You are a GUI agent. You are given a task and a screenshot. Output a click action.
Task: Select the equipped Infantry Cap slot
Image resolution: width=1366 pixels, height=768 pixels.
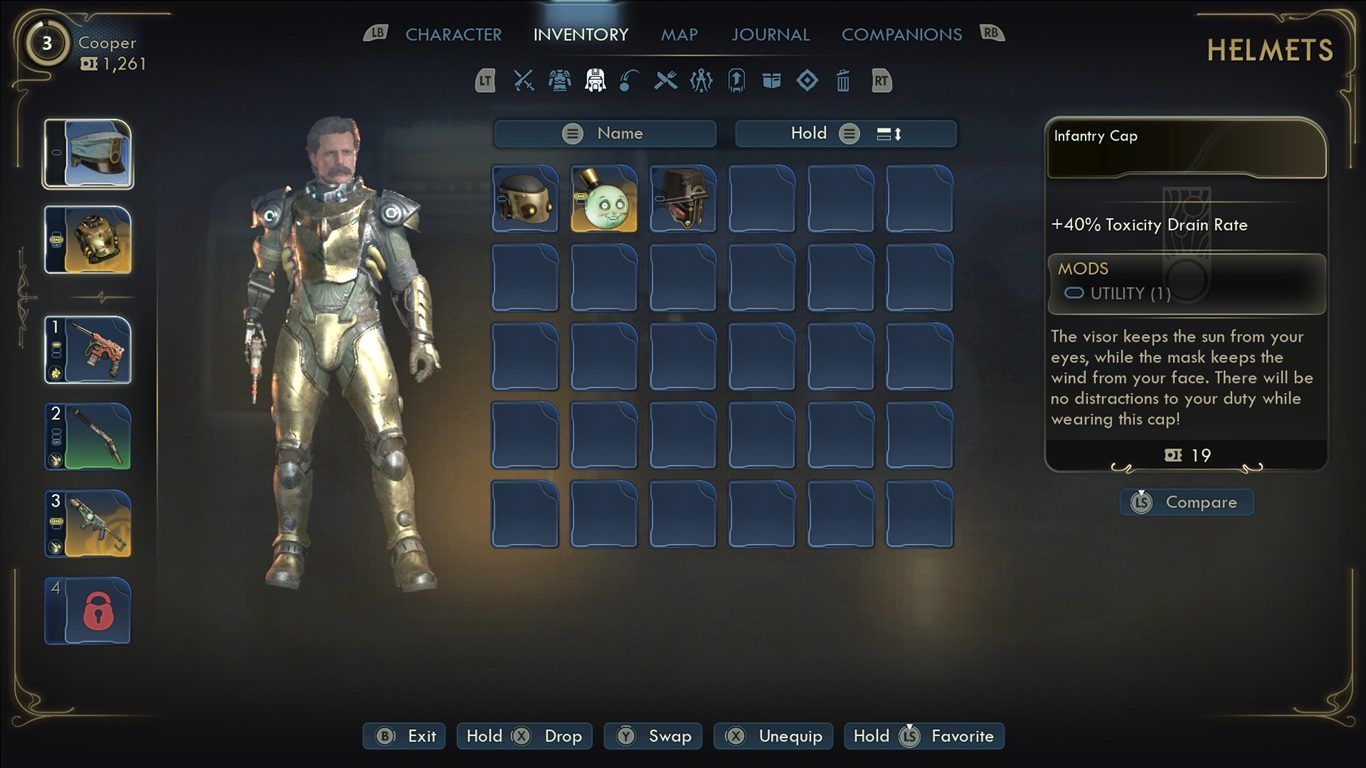88,154
